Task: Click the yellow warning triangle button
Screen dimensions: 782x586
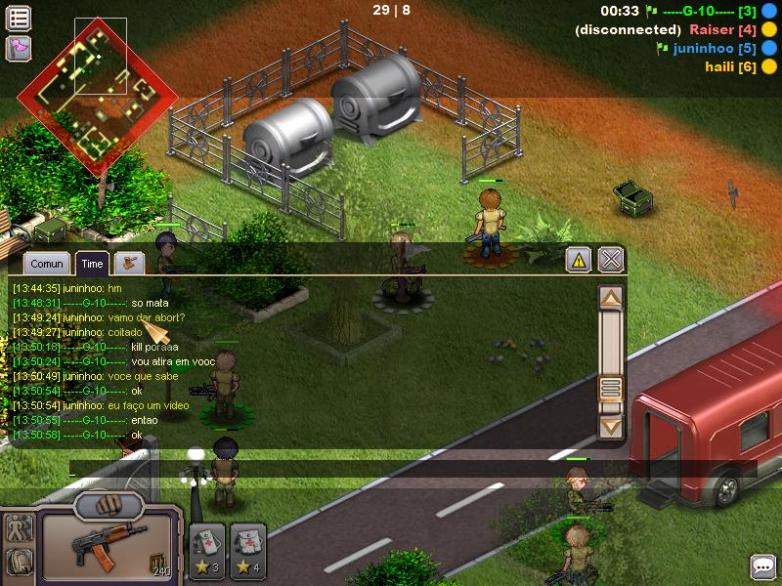Action: (578, 260)
